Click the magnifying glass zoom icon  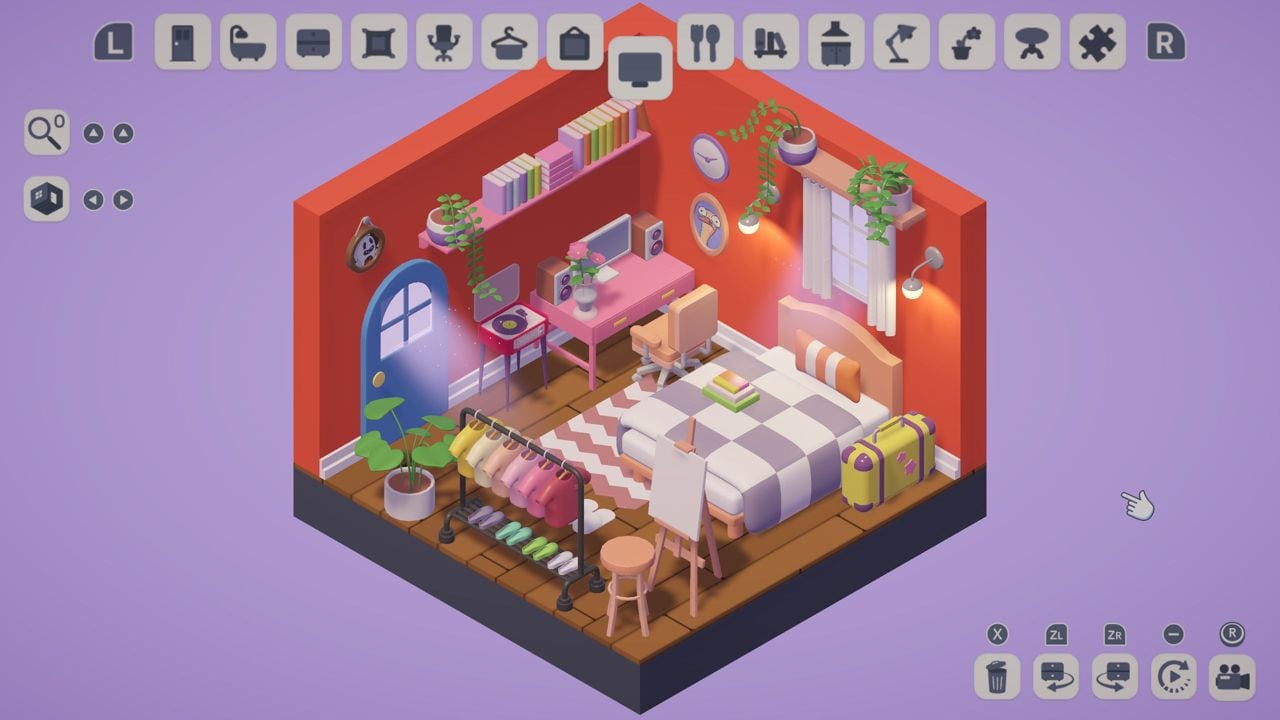point(46,132)
